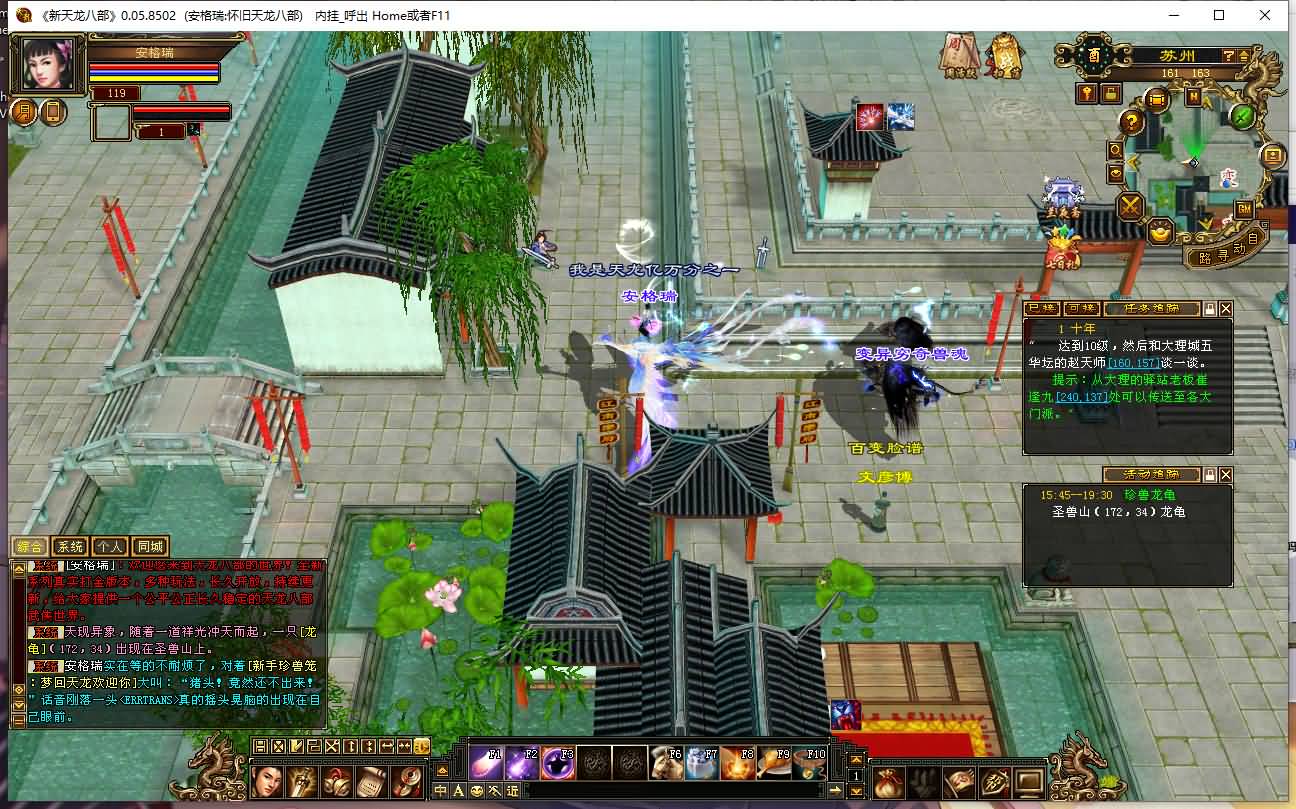Open the GM icon beside the minimap
Viewport: 1296px width, 809px height.
(x=1242, y=209)
